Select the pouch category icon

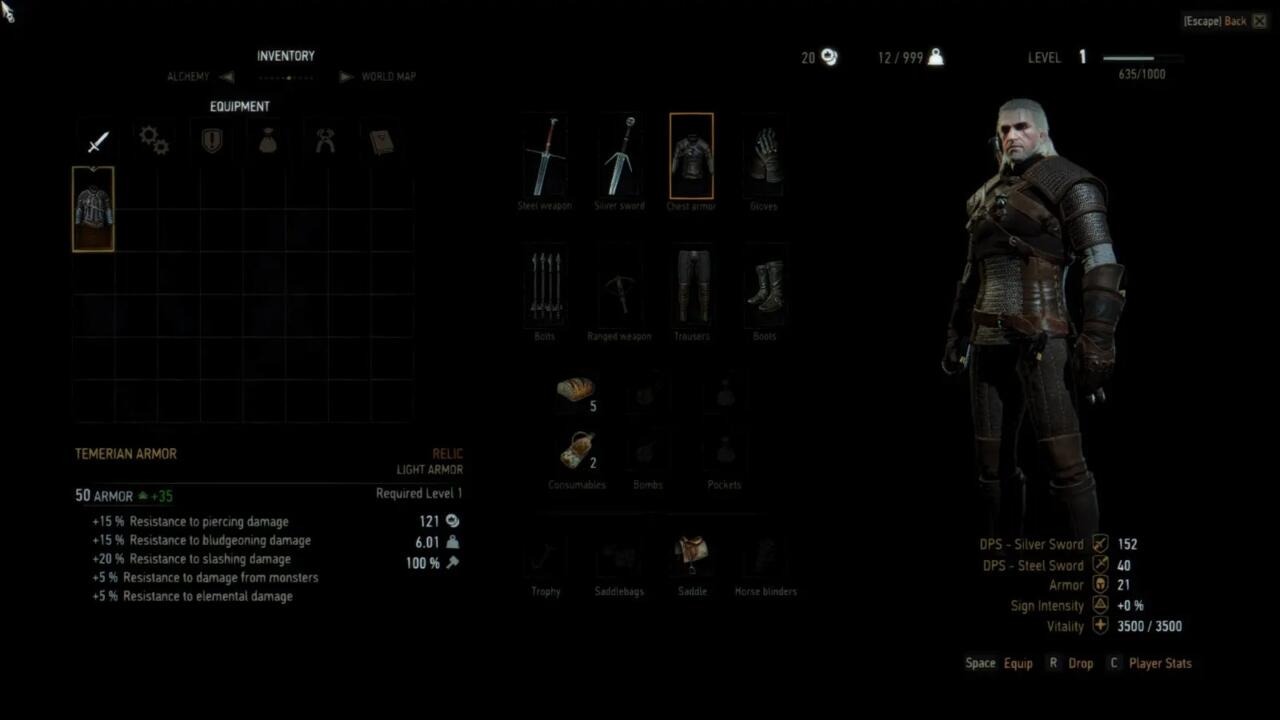(x=267, y=141)
